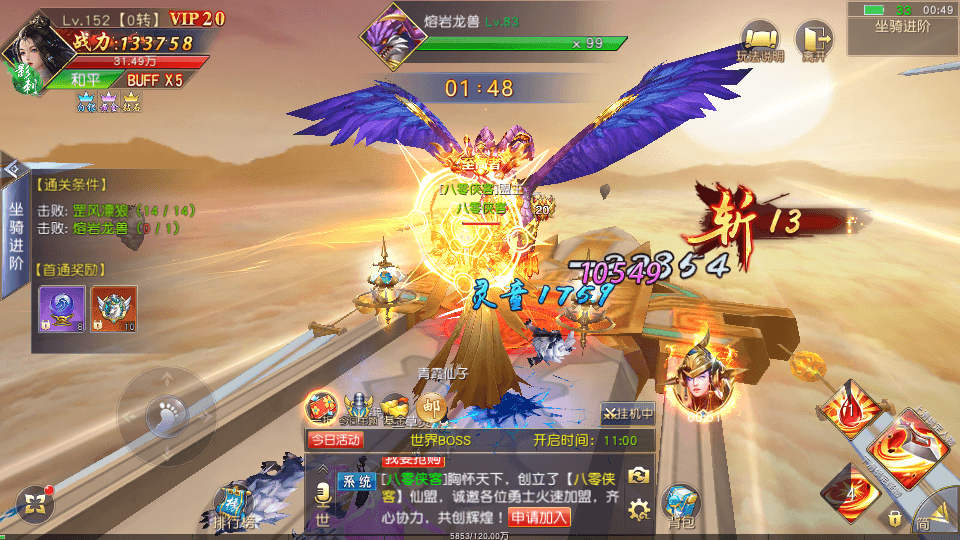Open the 背包 backpack

point(680,503)
